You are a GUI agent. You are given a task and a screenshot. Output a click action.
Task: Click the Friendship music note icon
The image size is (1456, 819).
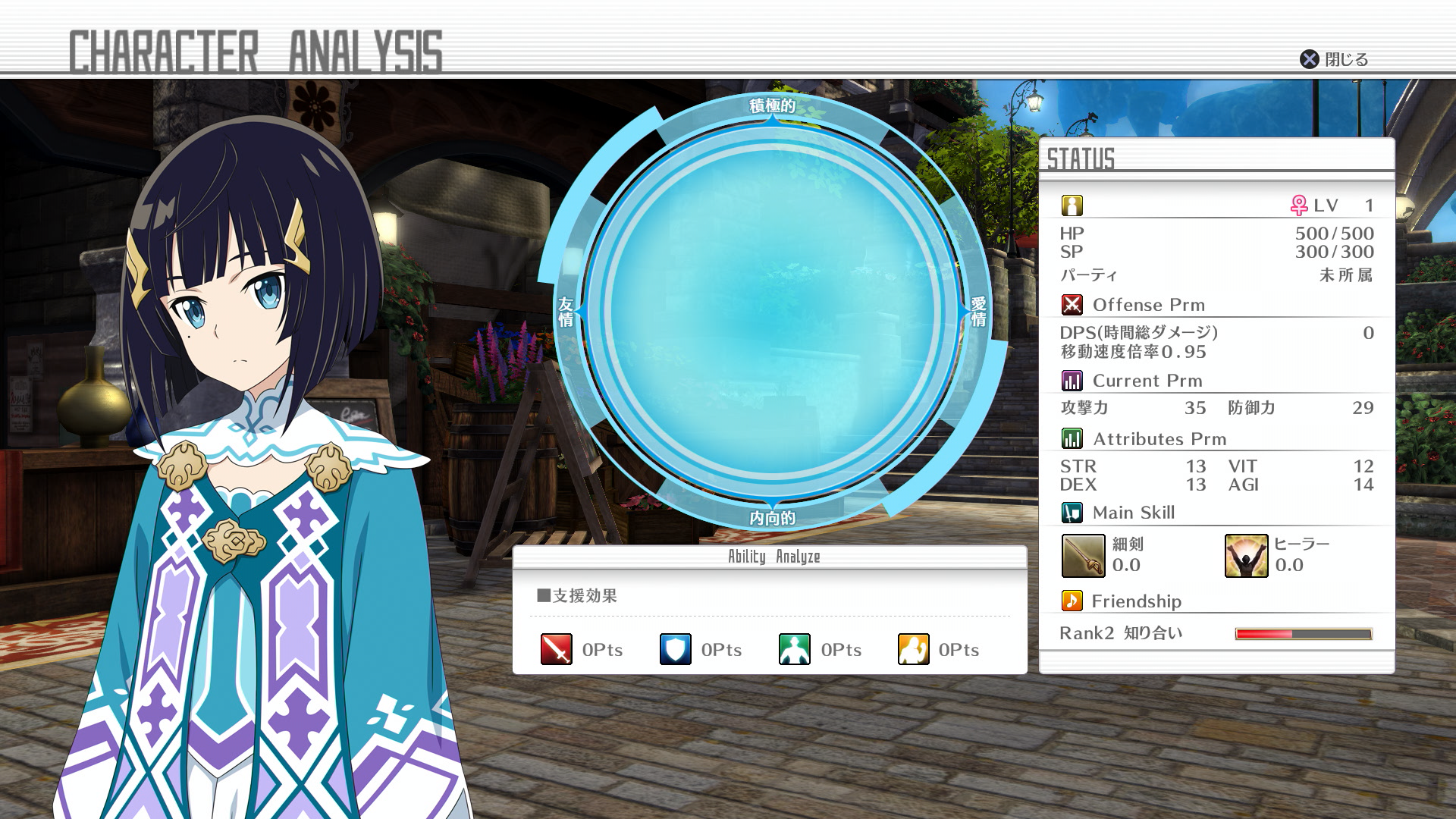[1072, 601]
